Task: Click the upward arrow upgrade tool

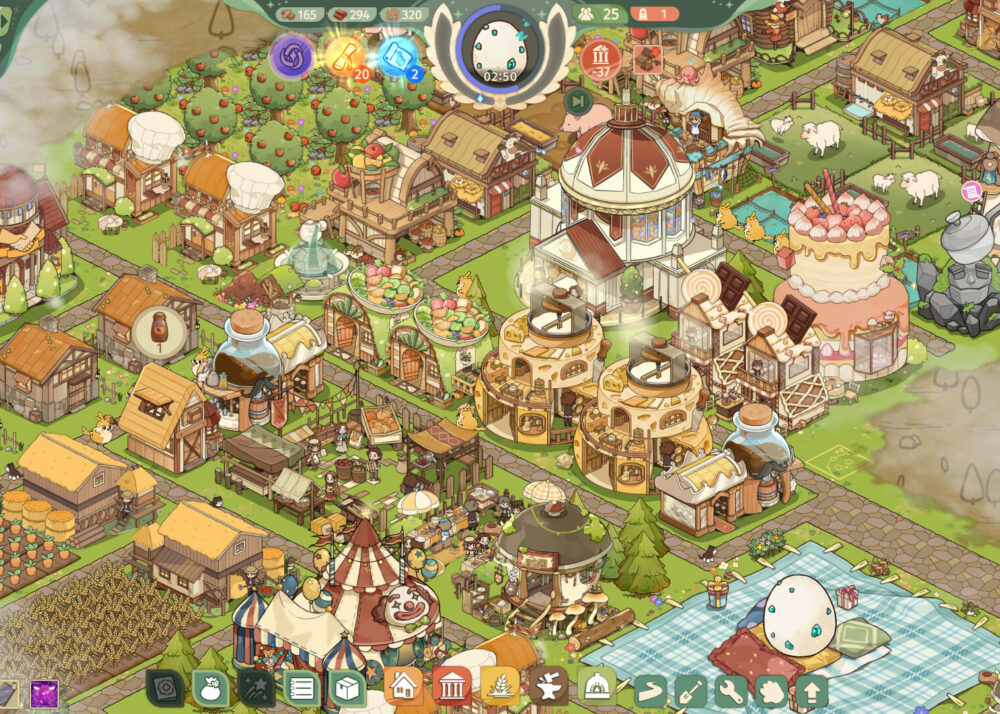Action: click(x=811, y=690)
